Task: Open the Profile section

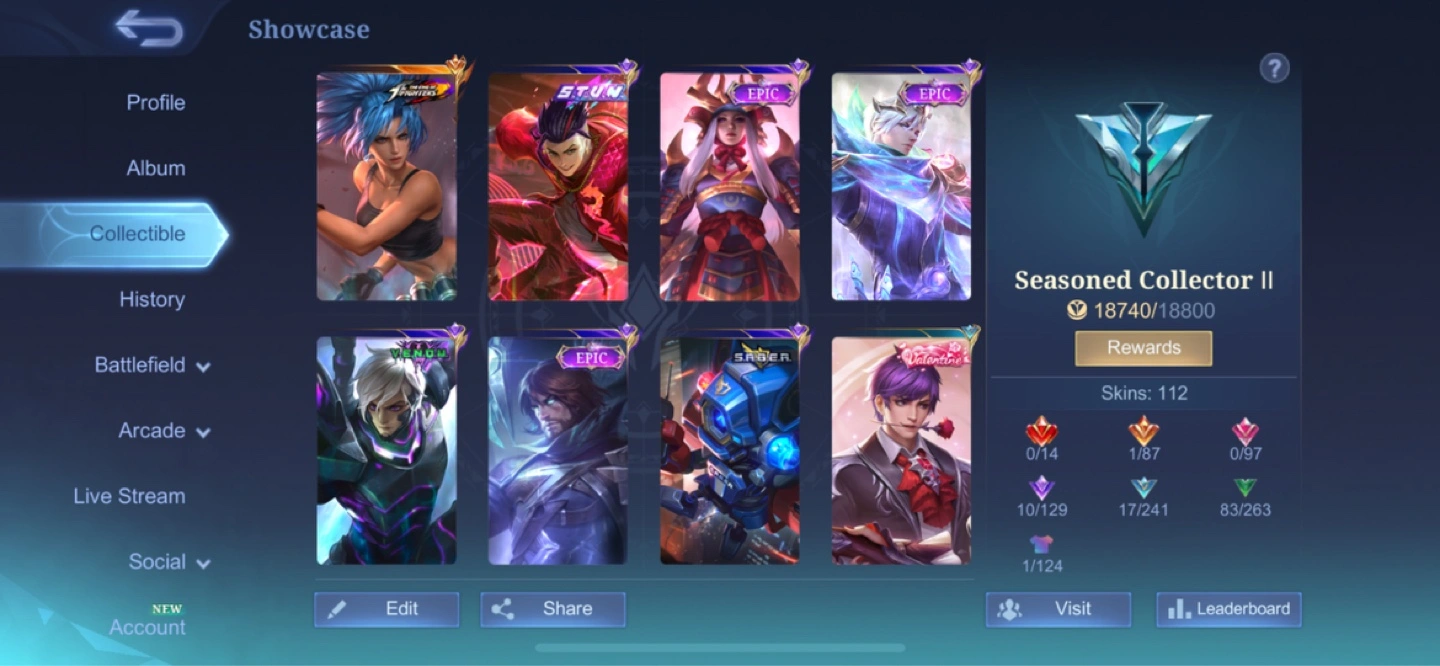Action: [155, 102]
